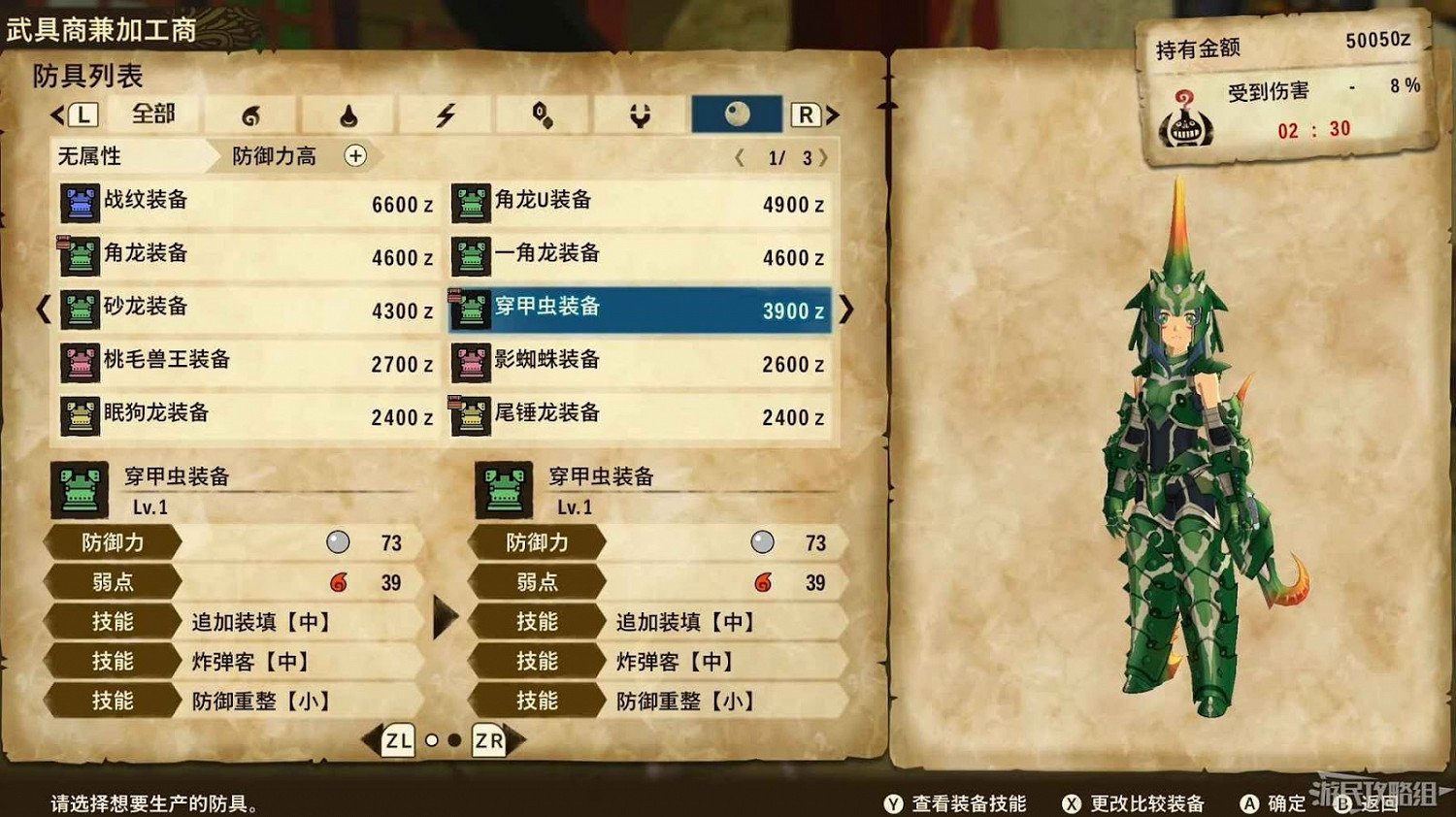Click the 穿甲虫装备 chest armor icon

[471, 308]
